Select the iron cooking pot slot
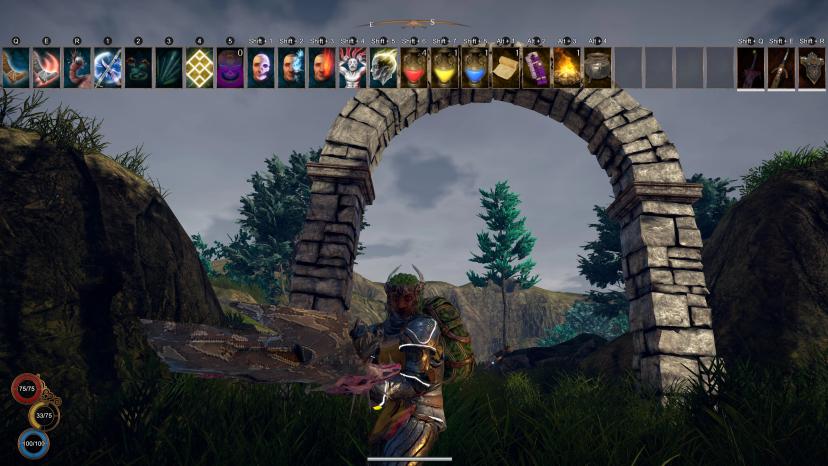828x466 pixels. (x=598, y=67)
